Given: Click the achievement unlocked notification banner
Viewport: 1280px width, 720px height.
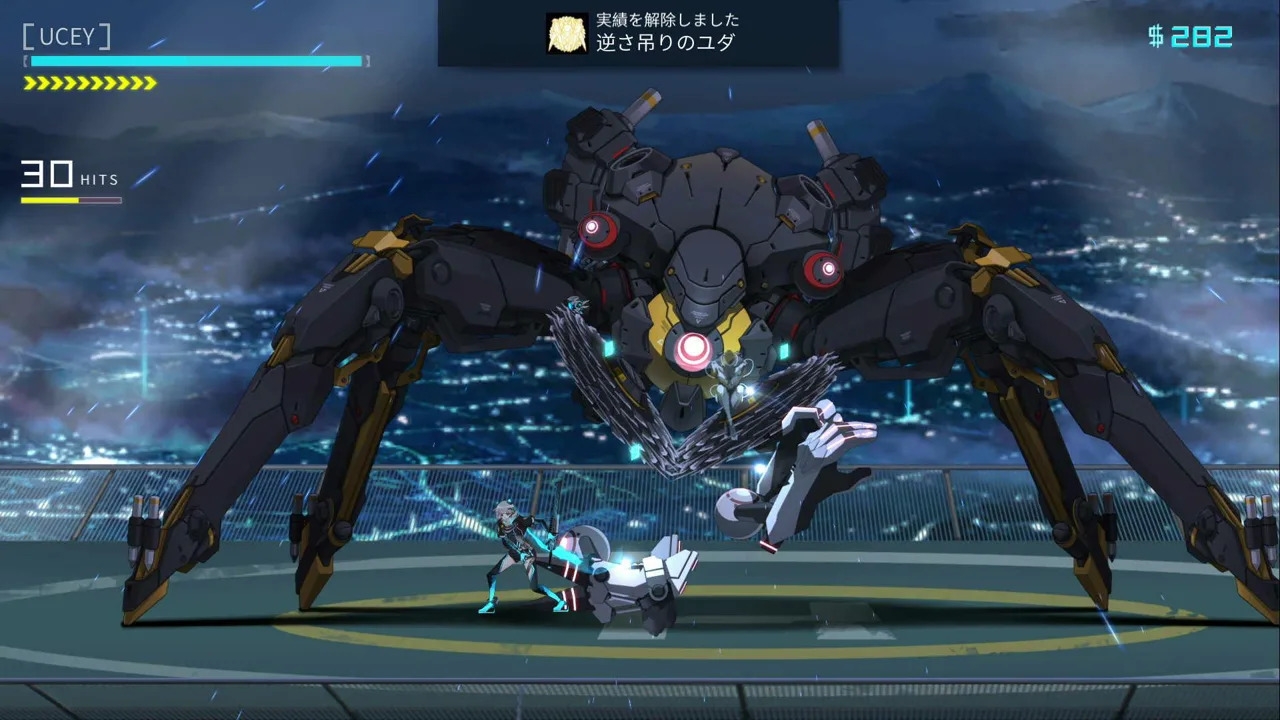Looking at the screenshot, I should (x=638, y=33).
